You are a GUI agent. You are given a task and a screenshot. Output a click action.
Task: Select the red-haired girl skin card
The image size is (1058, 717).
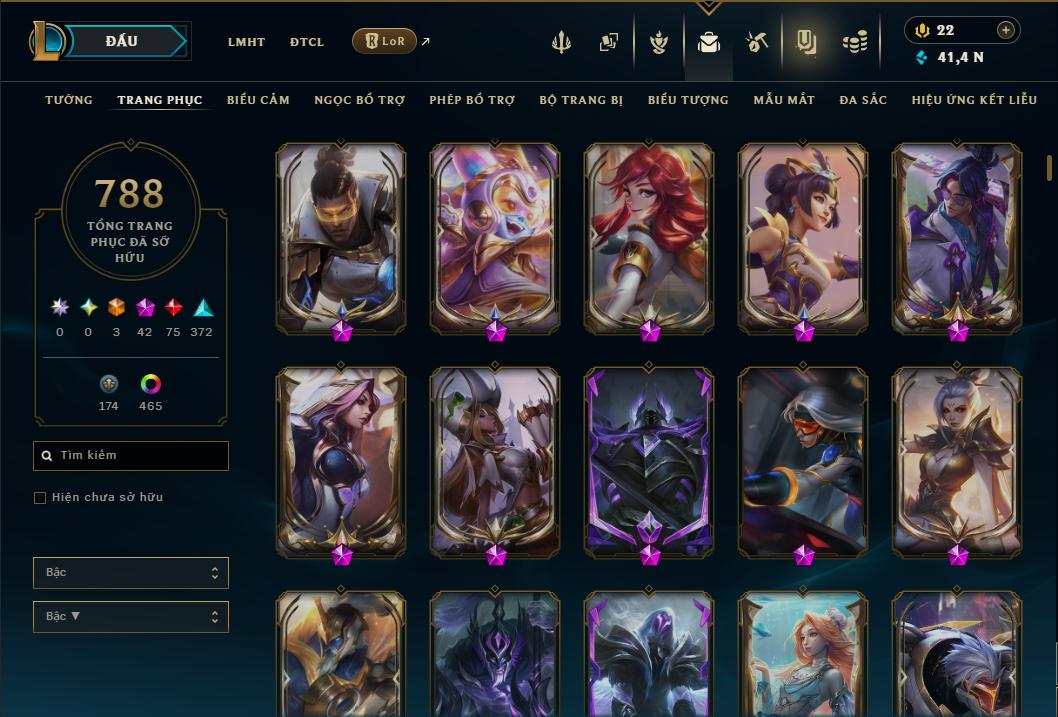pyautogui.click(x=649, y=237)
